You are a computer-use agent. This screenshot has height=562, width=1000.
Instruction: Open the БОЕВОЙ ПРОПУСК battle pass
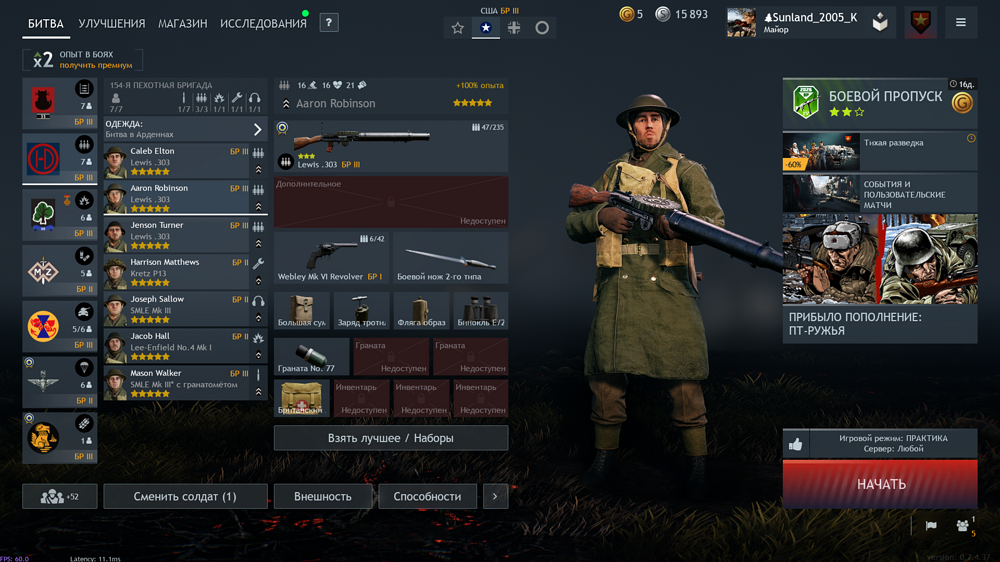click(880, 103)
